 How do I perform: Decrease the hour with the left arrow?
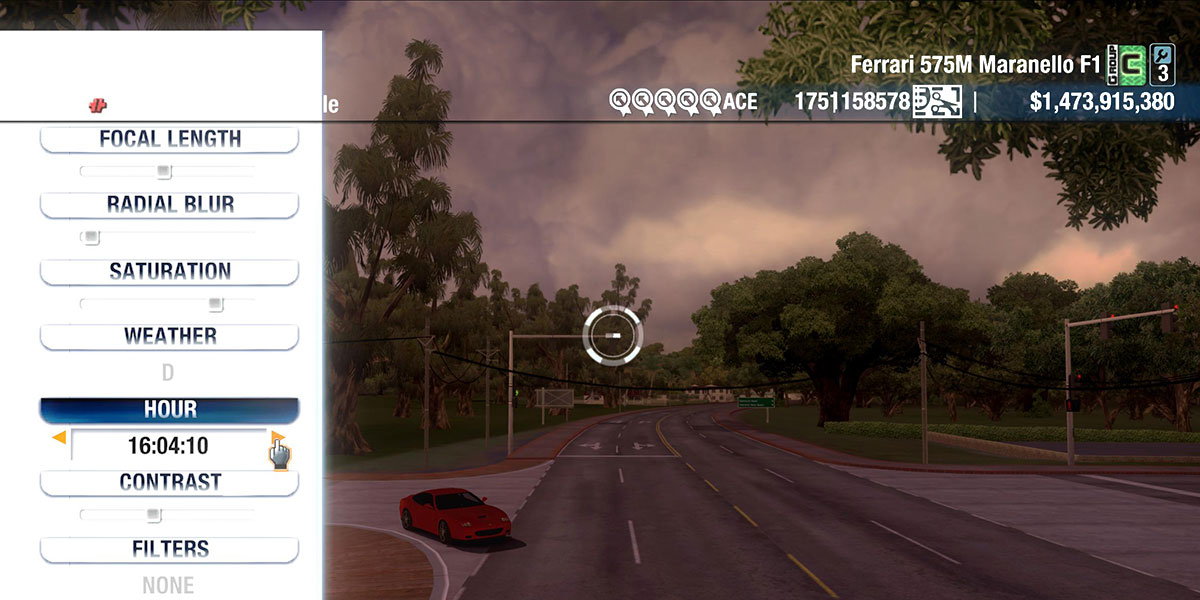point(60,438)
